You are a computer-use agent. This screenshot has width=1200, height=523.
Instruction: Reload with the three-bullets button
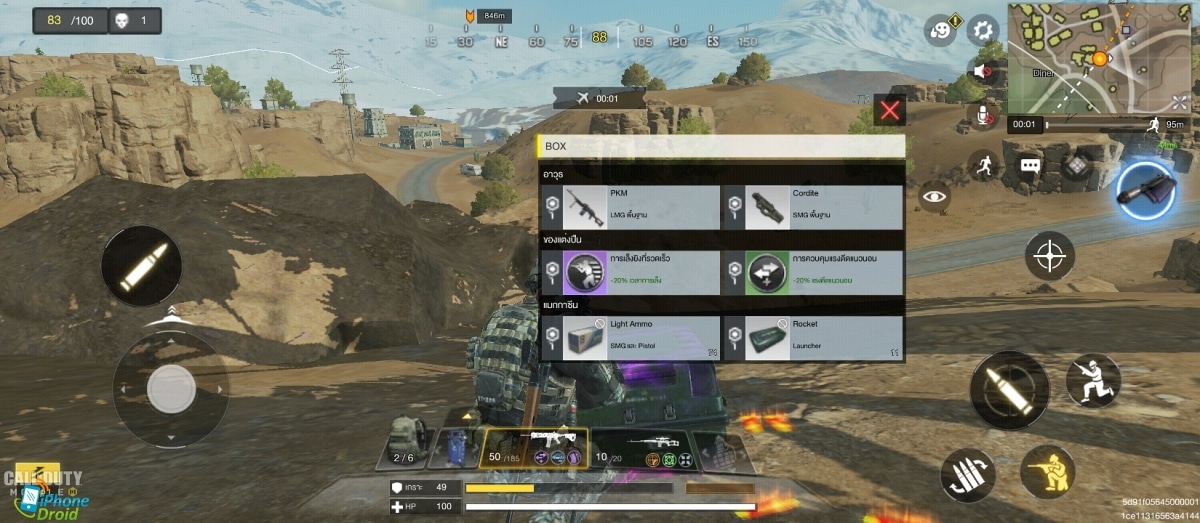tap(968, 475)
